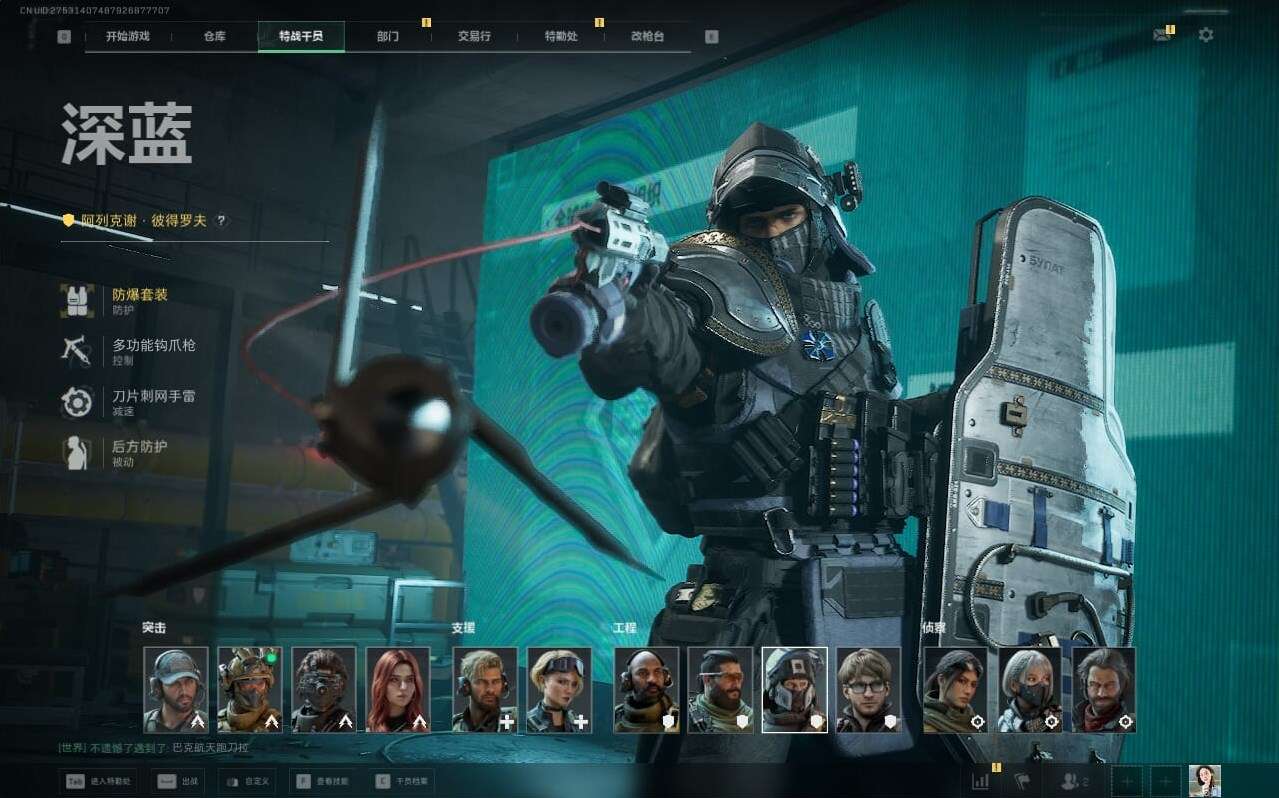Switch to the 改枪台 (Gunsmith) tab

(647, 36)
